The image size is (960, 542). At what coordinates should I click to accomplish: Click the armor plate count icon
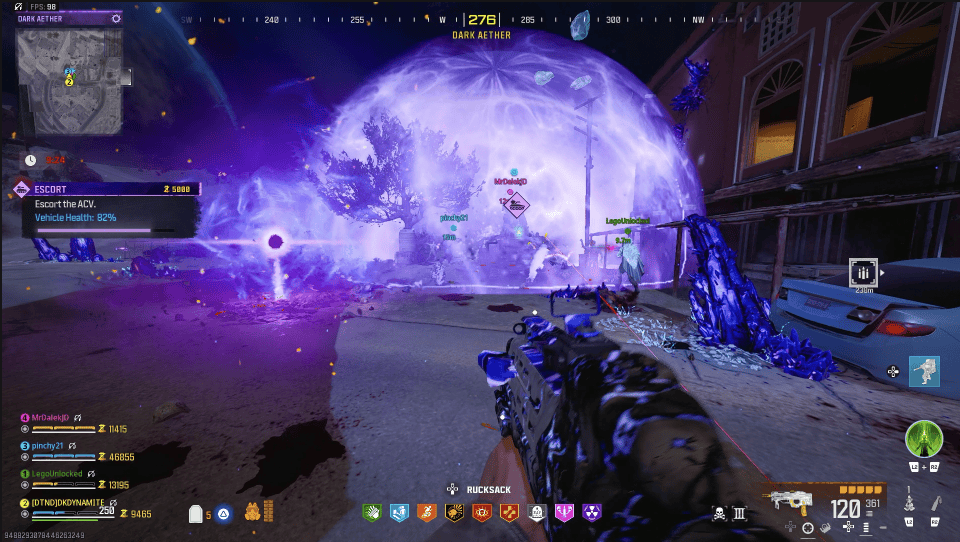point(197,514)
